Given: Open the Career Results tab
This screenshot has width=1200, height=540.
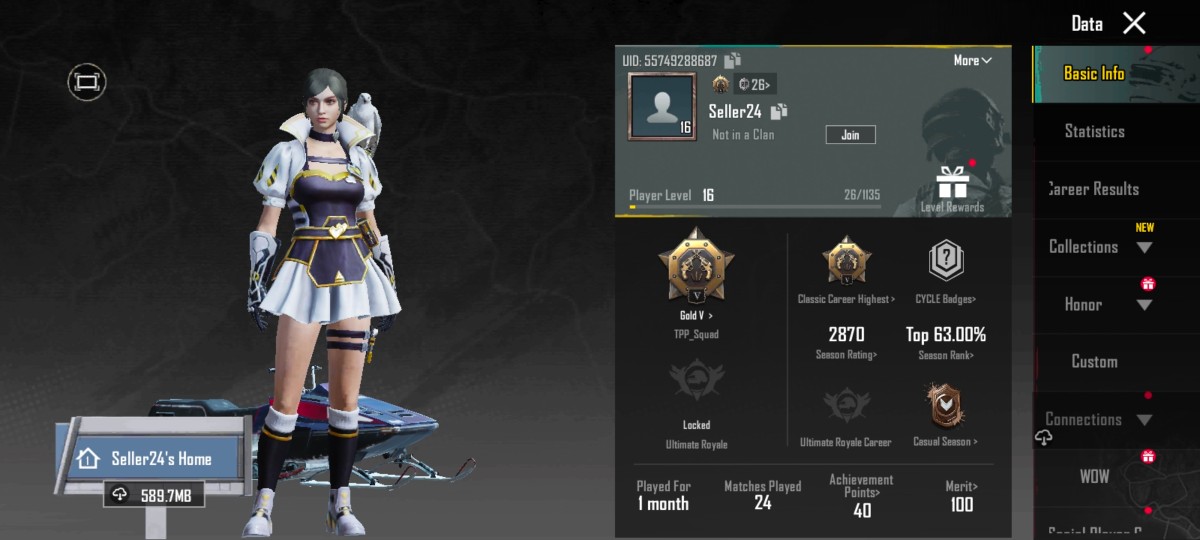Looking at the screenshot, I should tap(1094, 189).
